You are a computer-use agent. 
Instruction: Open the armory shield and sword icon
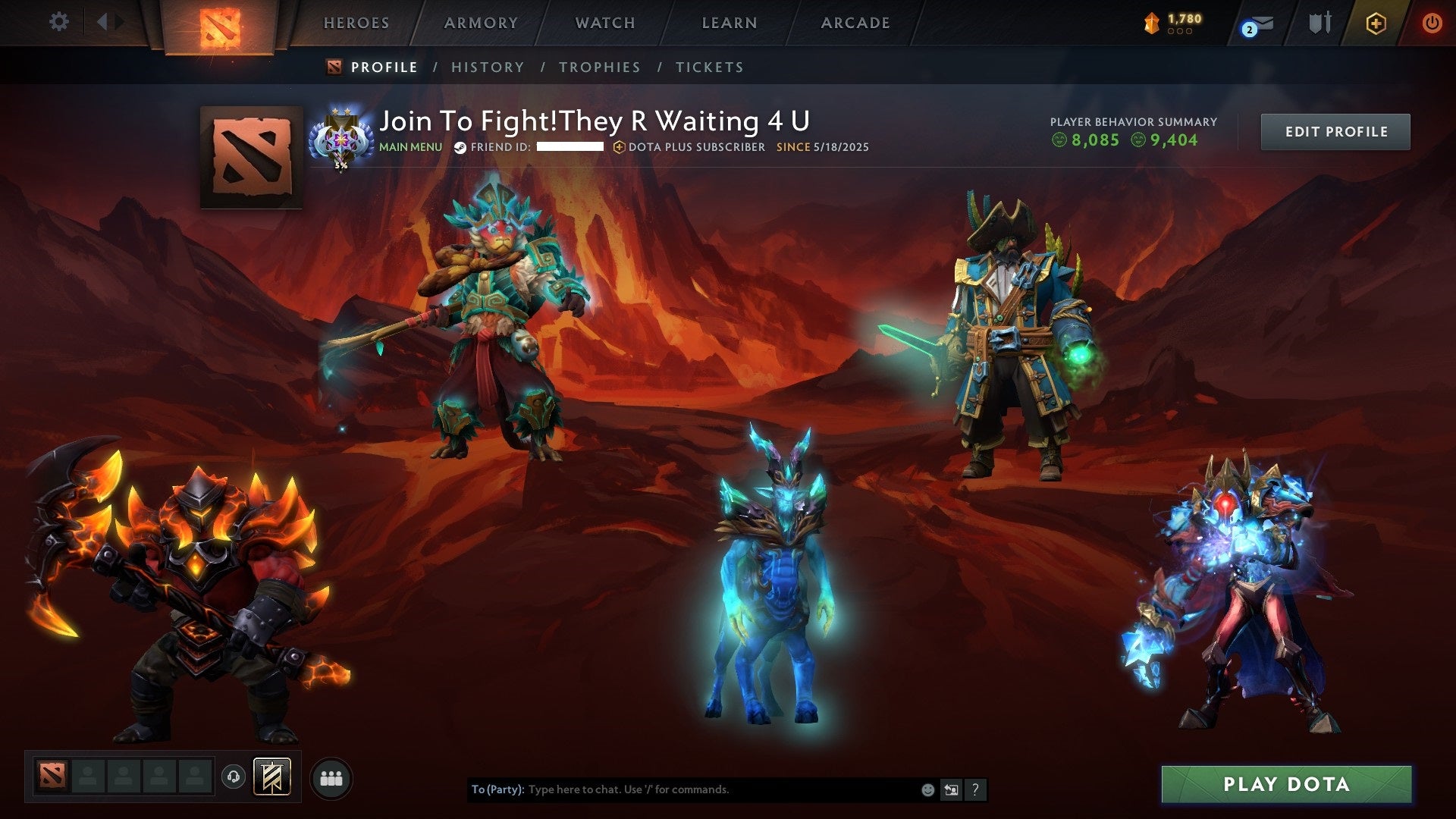[x=1321, y=21]
